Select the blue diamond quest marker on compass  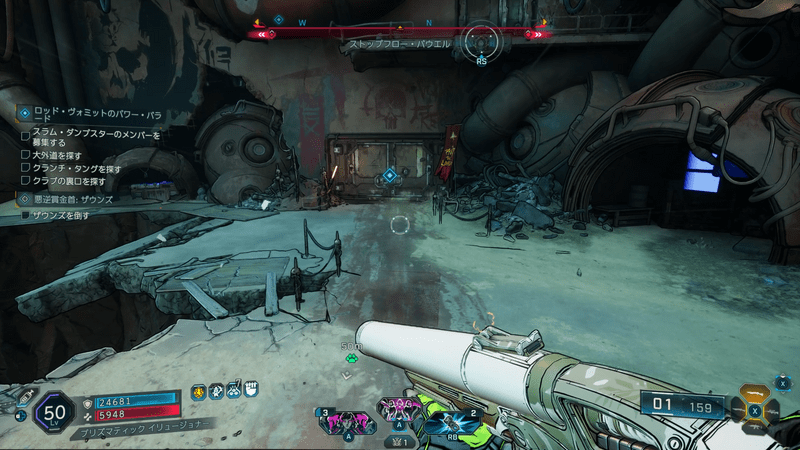coord(279,19)
